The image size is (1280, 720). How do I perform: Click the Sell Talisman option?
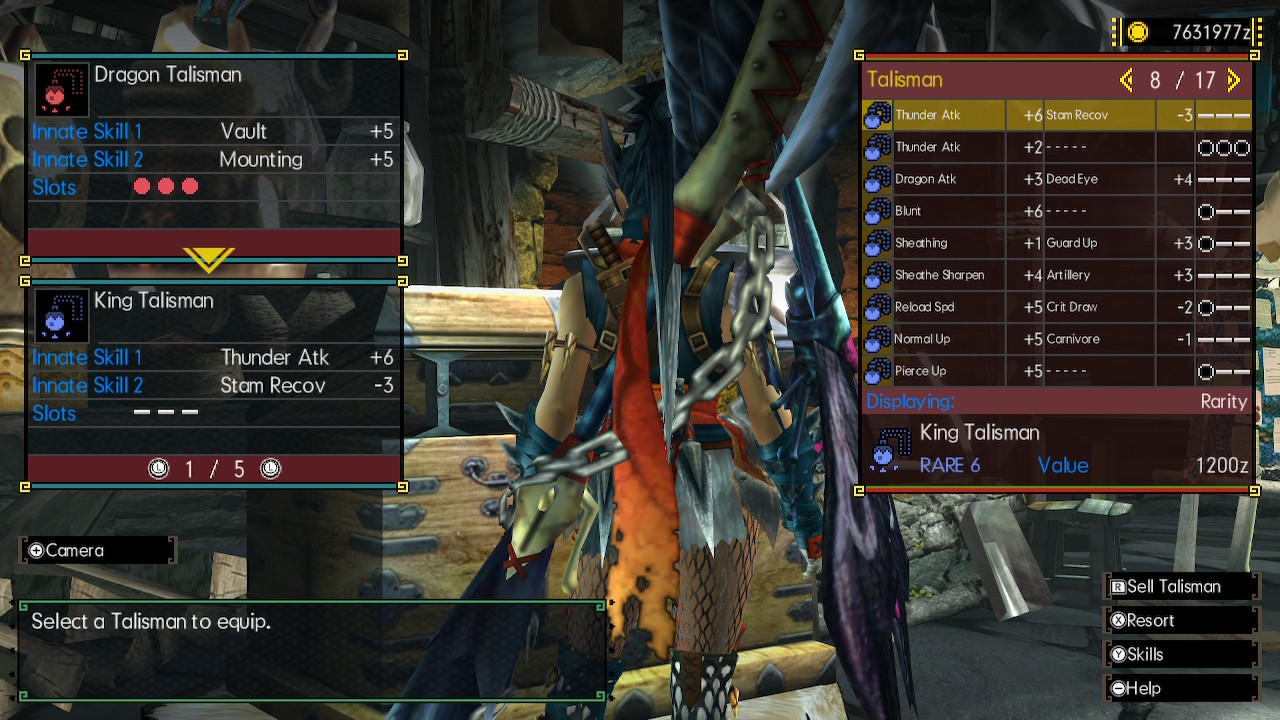pyautogui.click(x=1180, y=587)
